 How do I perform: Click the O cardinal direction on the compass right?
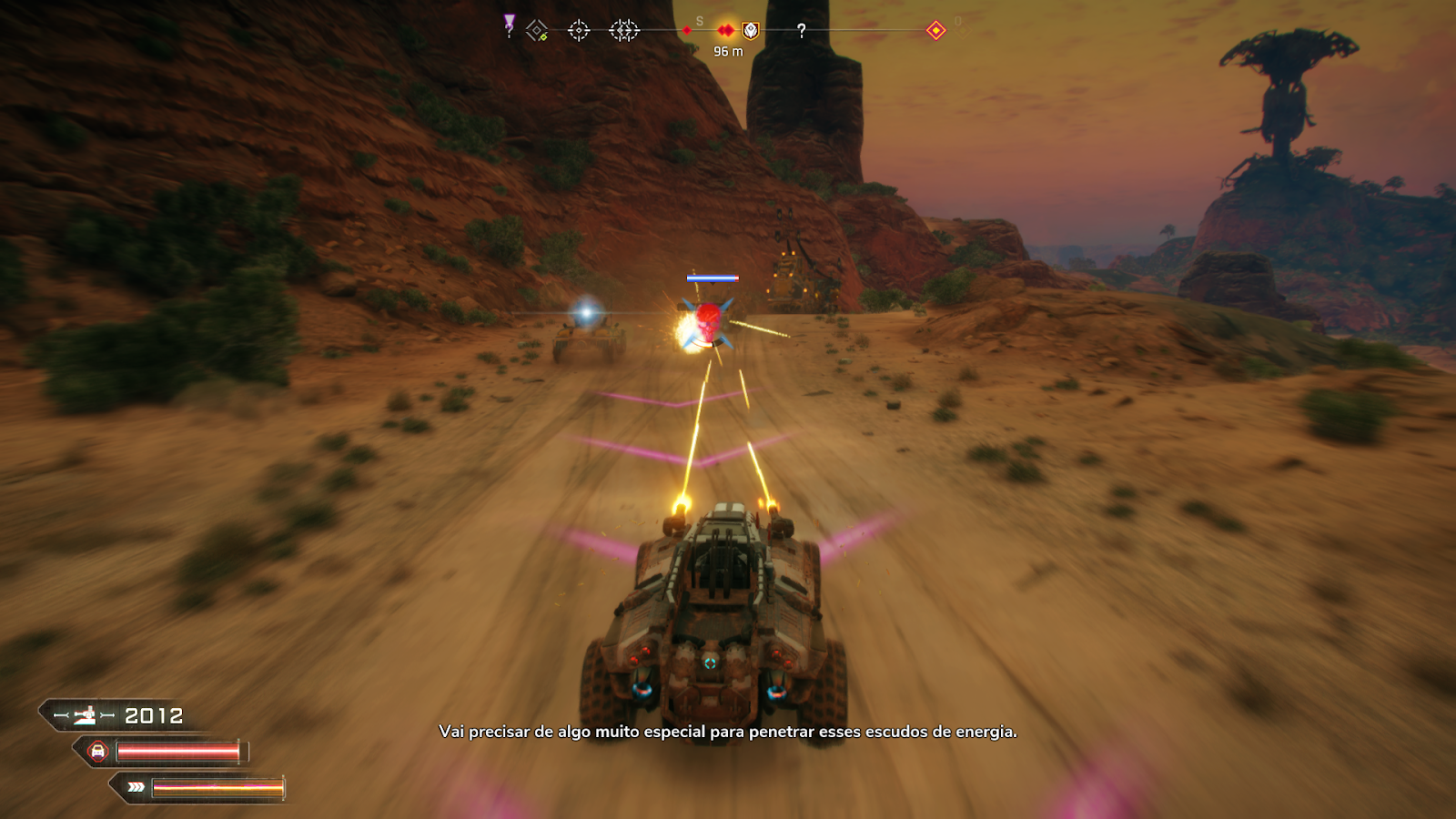tap(957, 21)
